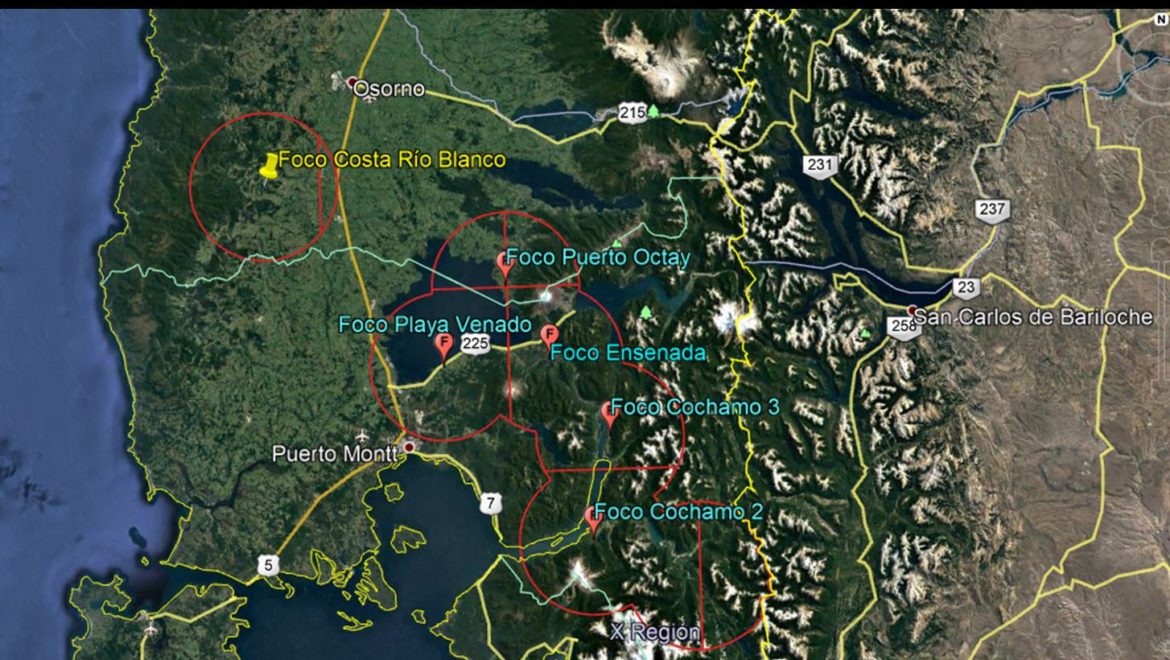Select the Puerto Montt city marker
1170x660 pixels.
click(408, 447)
